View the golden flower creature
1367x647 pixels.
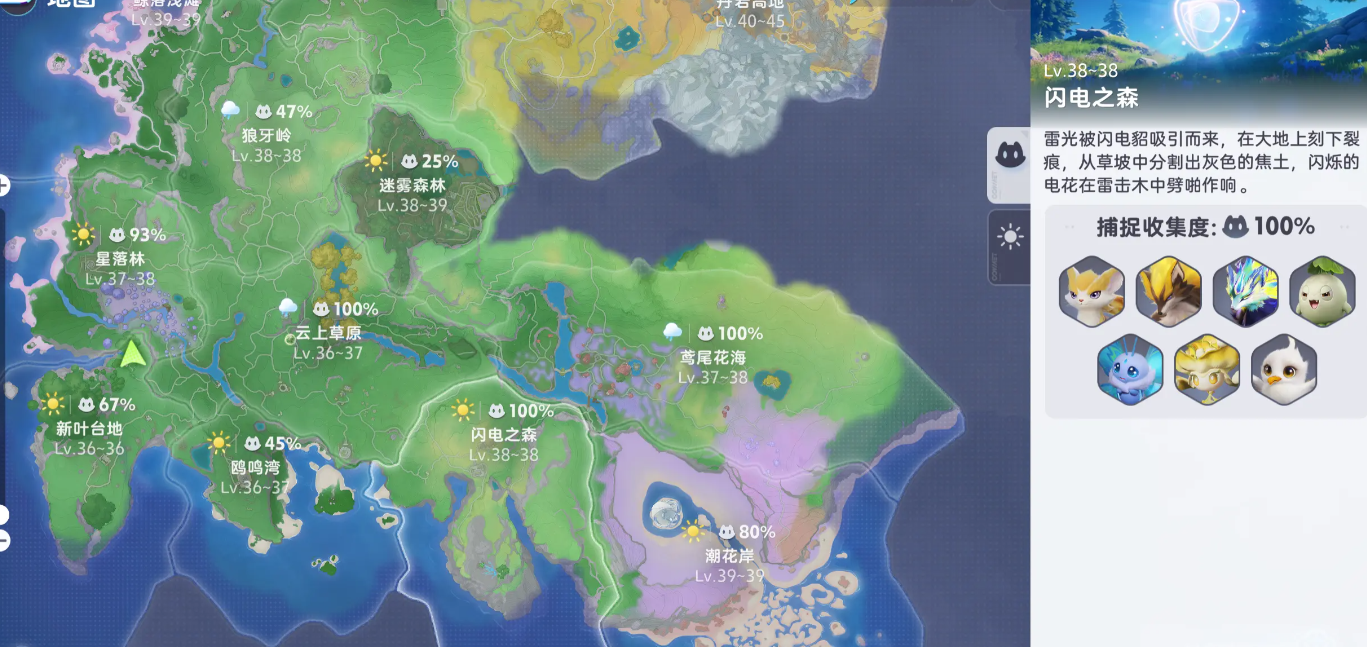[1207, 369]
